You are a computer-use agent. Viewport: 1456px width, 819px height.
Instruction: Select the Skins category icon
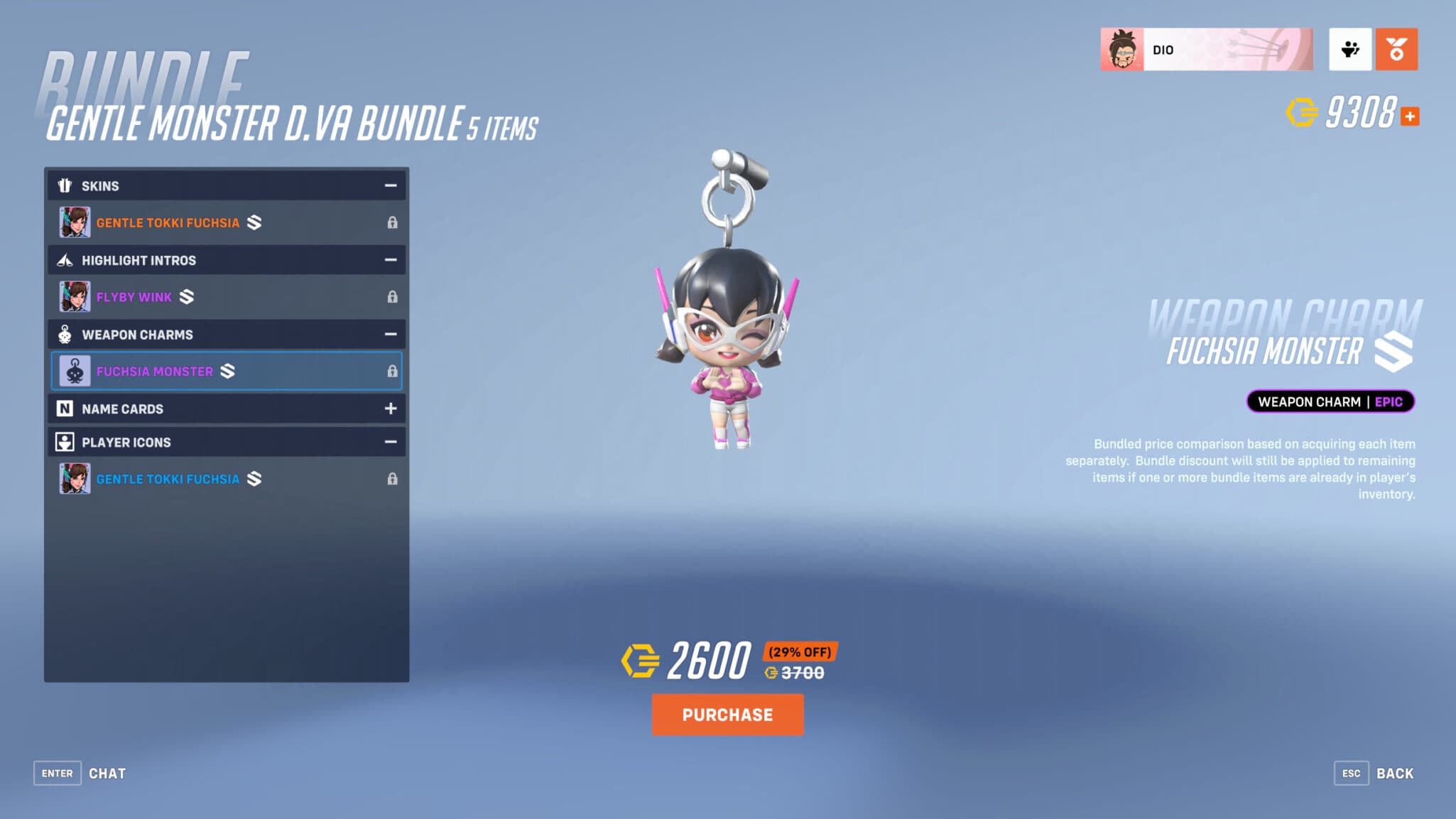(x=65, y=185)
